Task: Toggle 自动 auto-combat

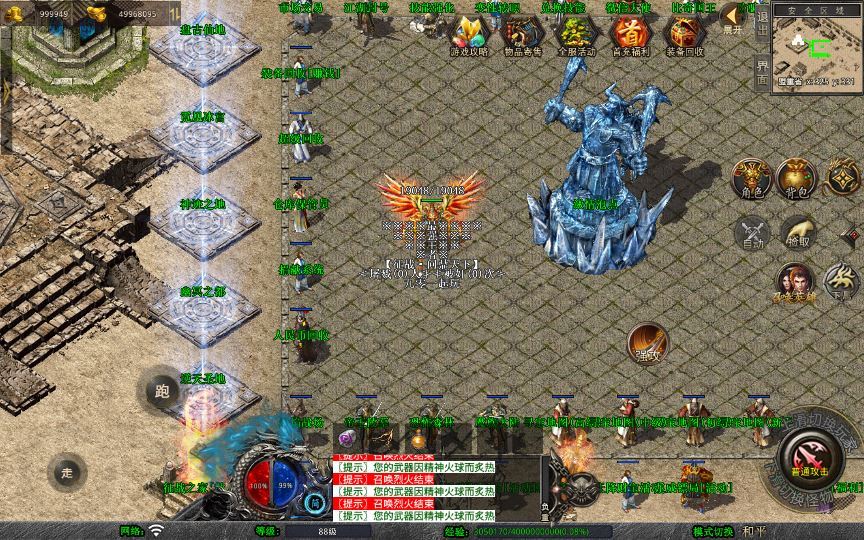Action: tap(752, 232)
